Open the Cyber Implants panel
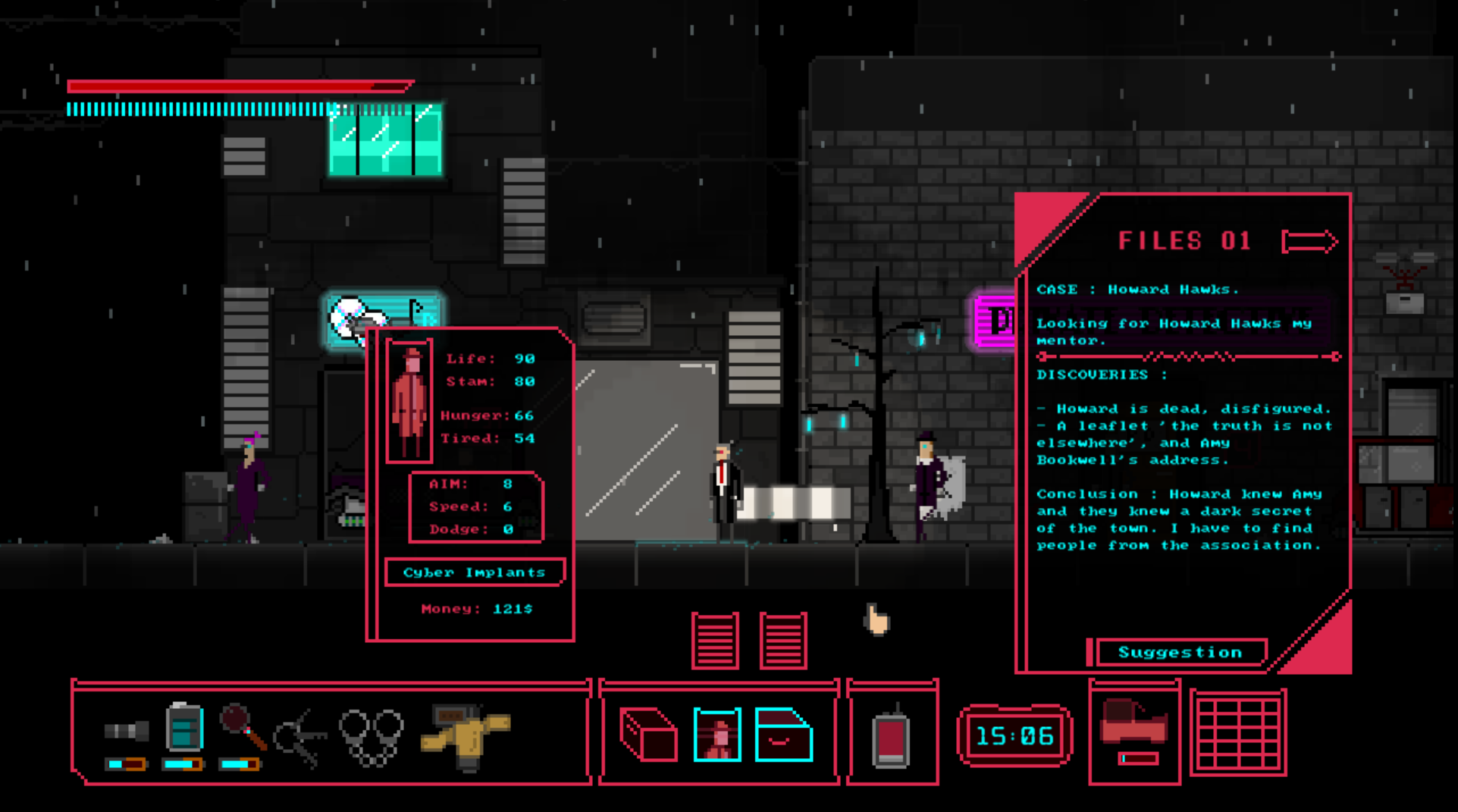The height and width of the screenshot is (812, 1458). coord(474,572)
